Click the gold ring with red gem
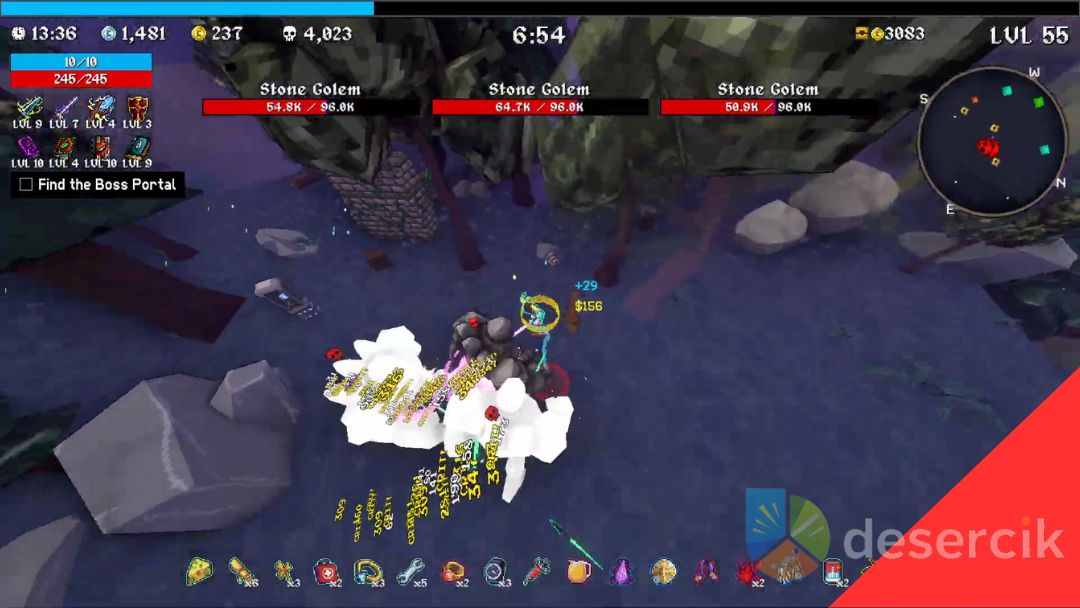 [453, 571]
